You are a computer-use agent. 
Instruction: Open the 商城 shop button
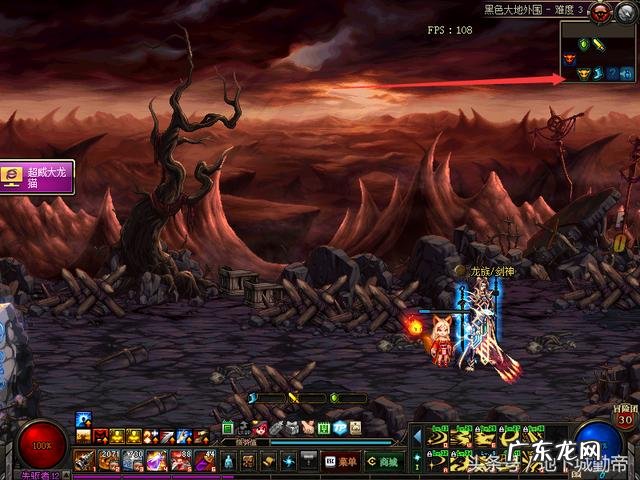[x=384, y=462]
